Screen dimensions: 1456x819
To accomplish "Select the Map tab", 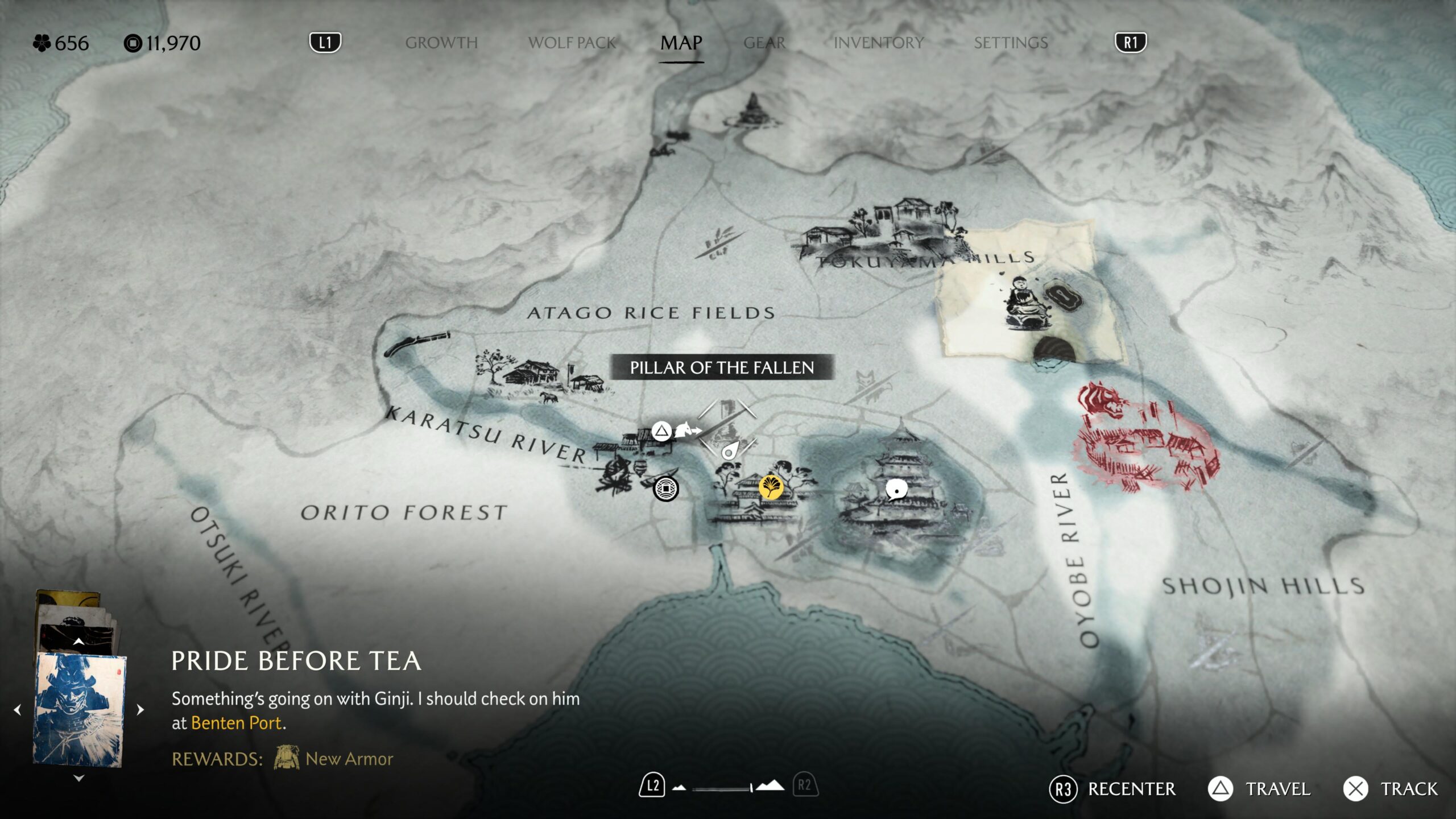I will pyautogui.click(x=681, y=43).
